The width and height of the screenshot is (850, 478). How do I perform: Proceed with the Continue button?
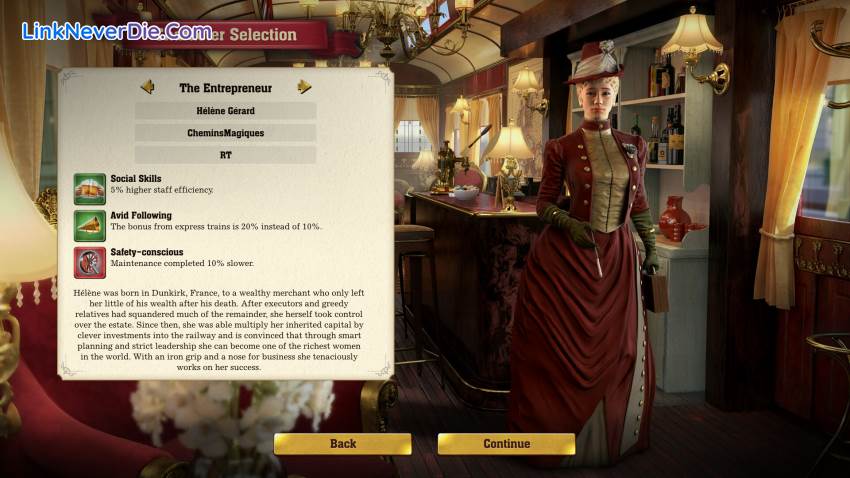(x=506, y=444)
